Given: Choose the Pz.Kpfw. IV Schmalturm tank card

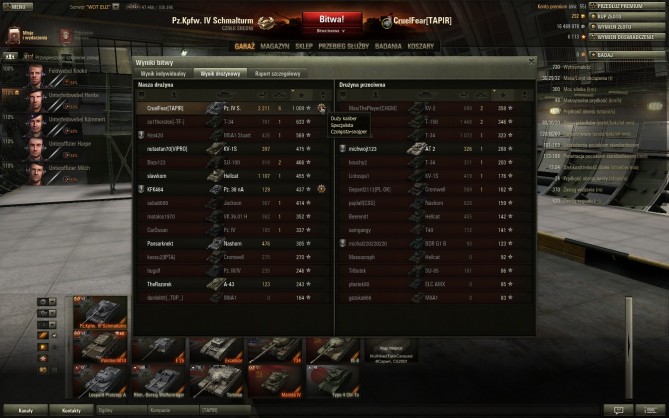Looking at the screenshot, I should [x=97, y=318].
